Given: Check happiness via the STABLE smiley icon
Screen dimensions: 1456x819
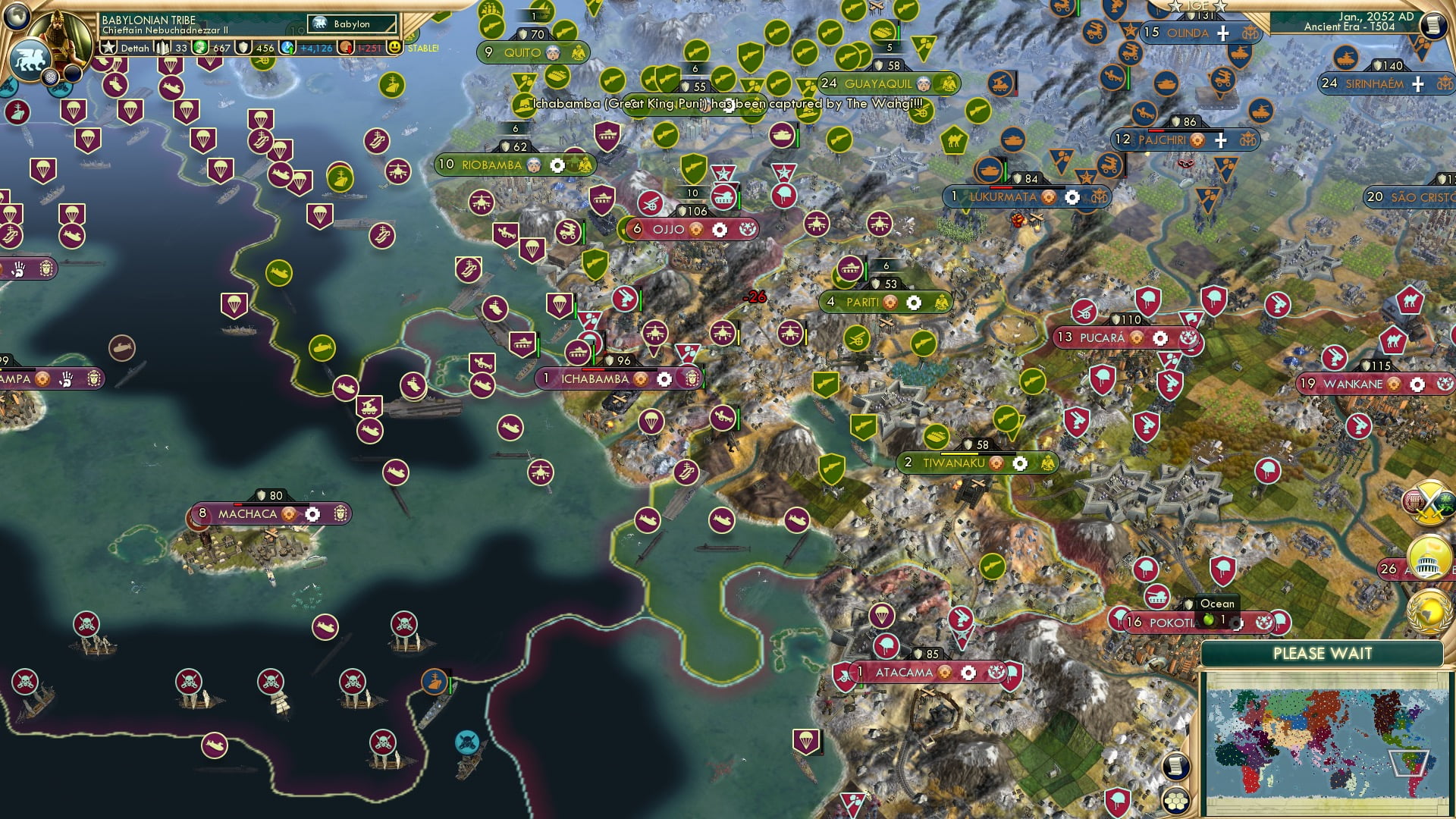Looking at the screenshot, I should click(395, 47).
